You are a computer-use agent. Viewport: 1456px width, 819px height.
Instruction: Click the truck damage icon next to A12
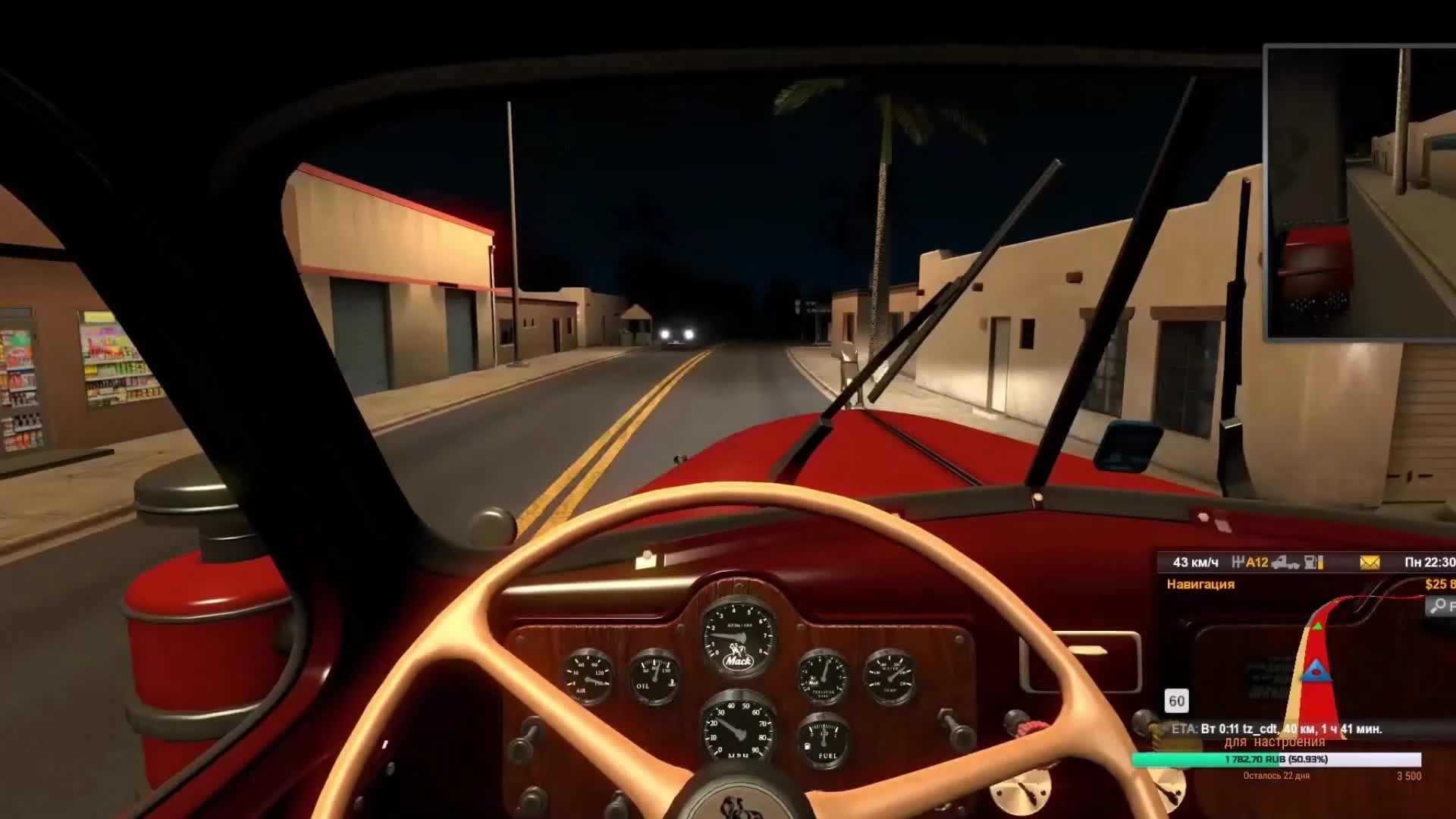click(x=1285, y=563)
